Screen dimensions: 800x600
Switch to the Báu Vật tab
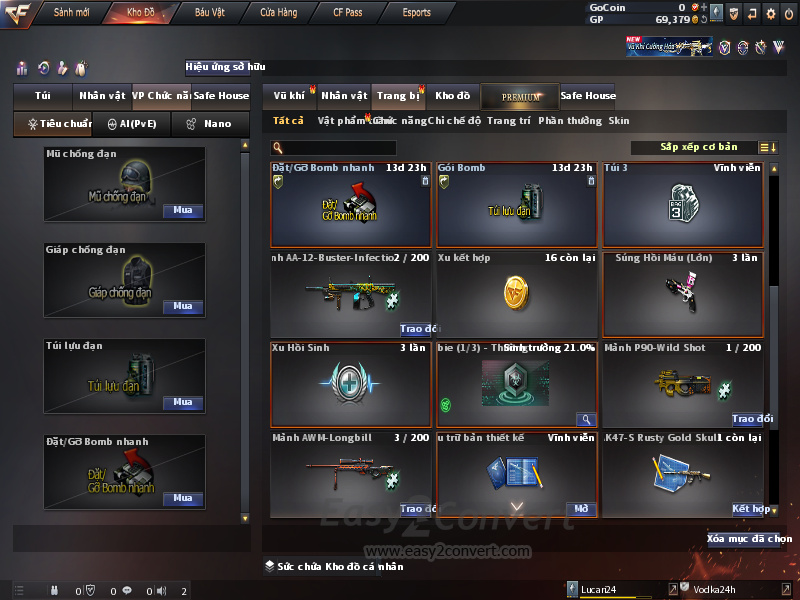click(x=210, y=13)
